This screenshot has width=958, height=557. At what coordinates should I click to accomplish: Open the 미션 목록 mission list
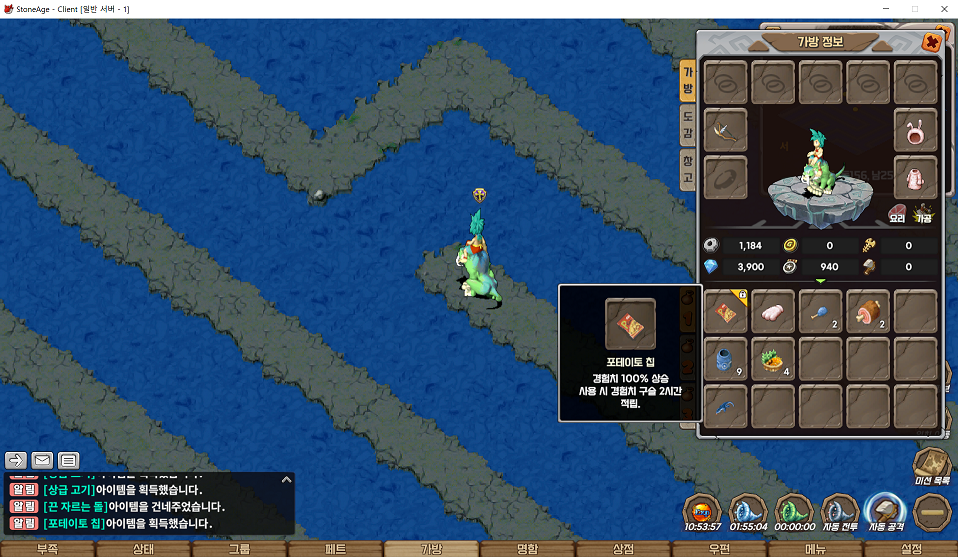(934, 464)
